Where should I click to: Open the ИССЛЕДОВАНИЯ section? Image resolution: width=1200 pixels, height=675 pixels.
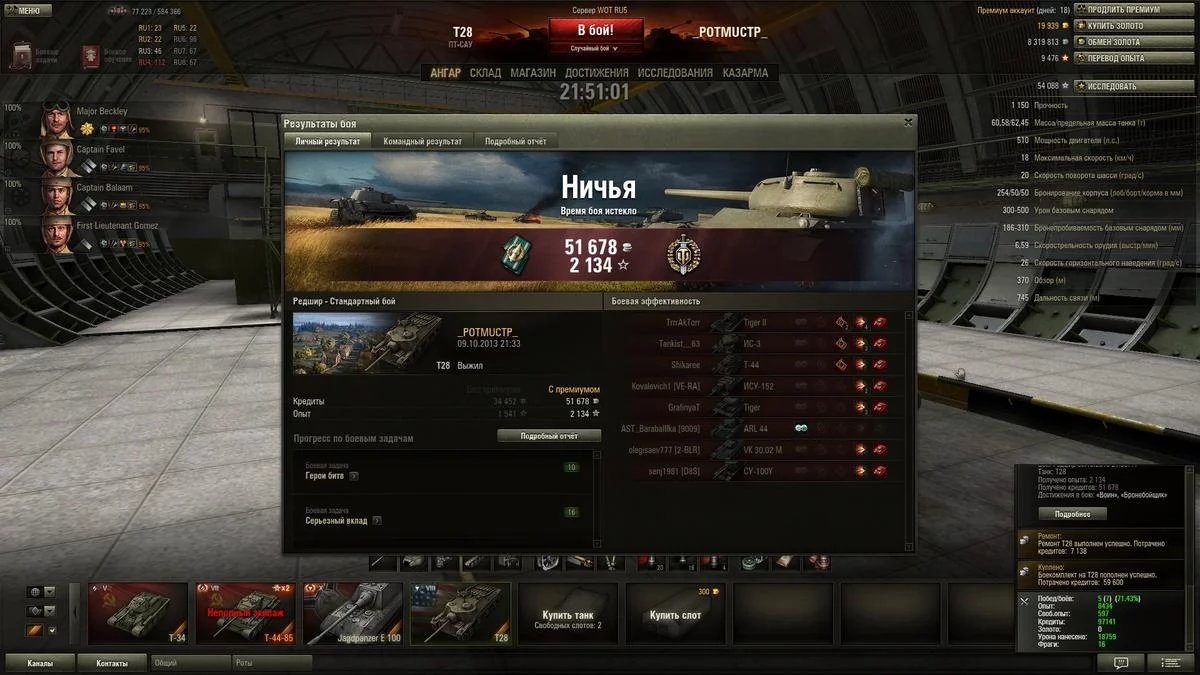[x=675, y=73]
